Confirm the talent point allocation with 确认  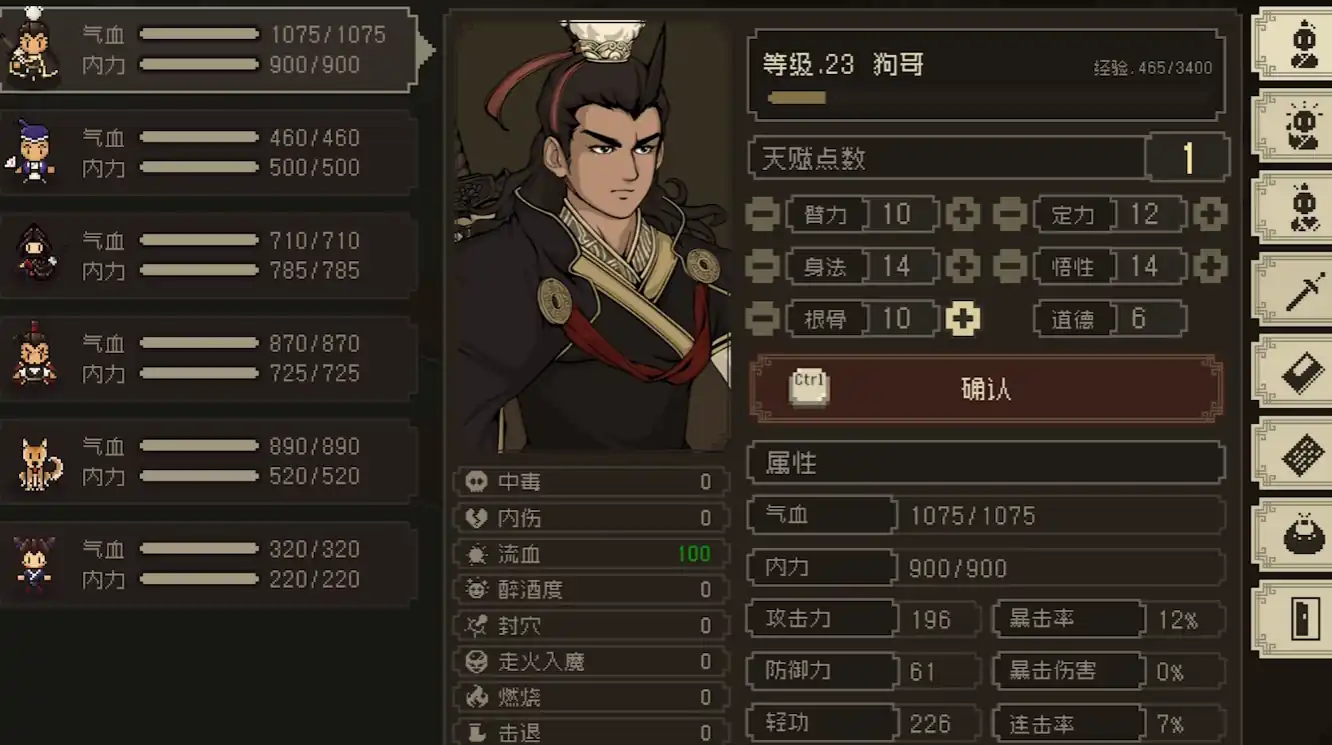tap(986, 388)
